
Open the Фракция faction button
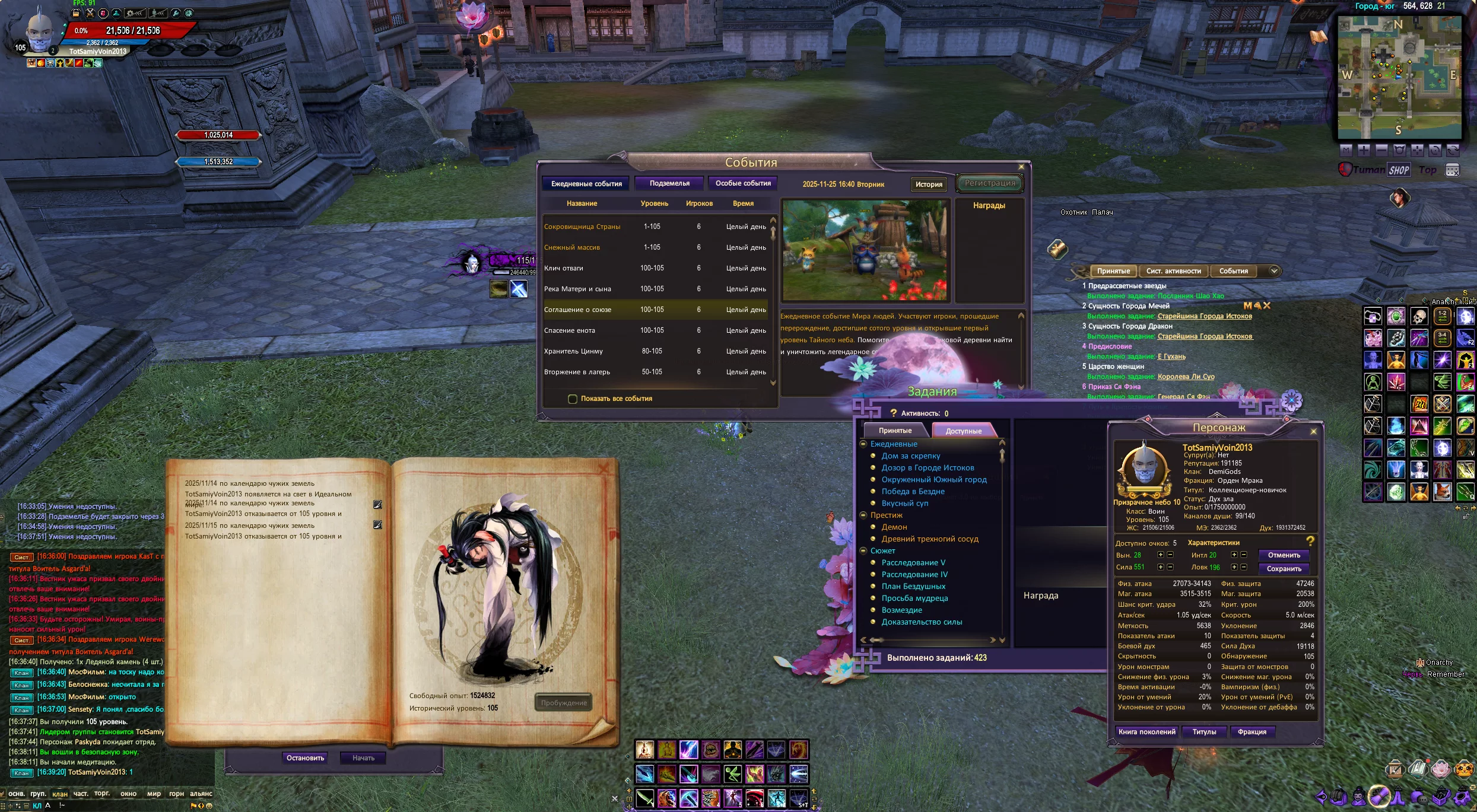[x=1252, y=732]
